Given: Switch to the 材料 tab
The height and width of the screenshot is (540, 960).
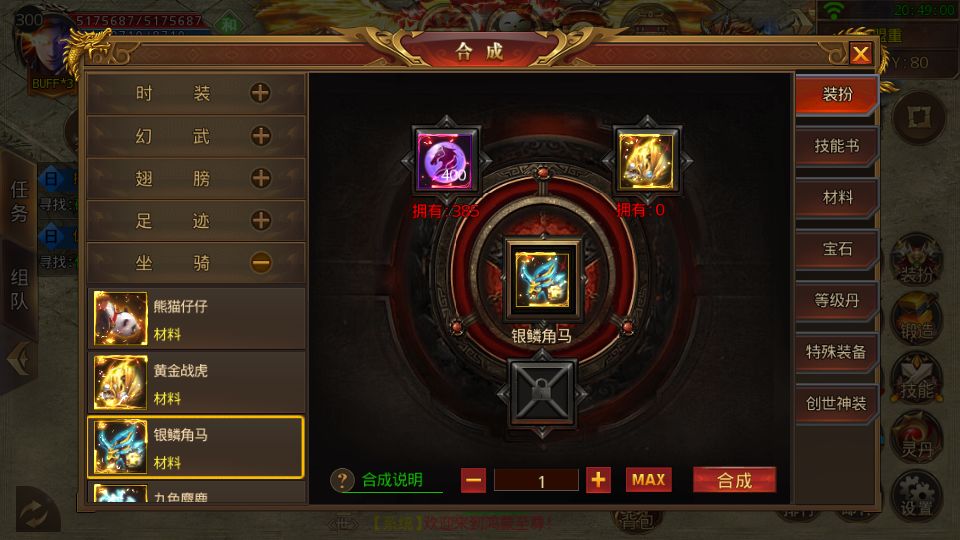Looking at the screenshot, I should (x=837, y=198).
